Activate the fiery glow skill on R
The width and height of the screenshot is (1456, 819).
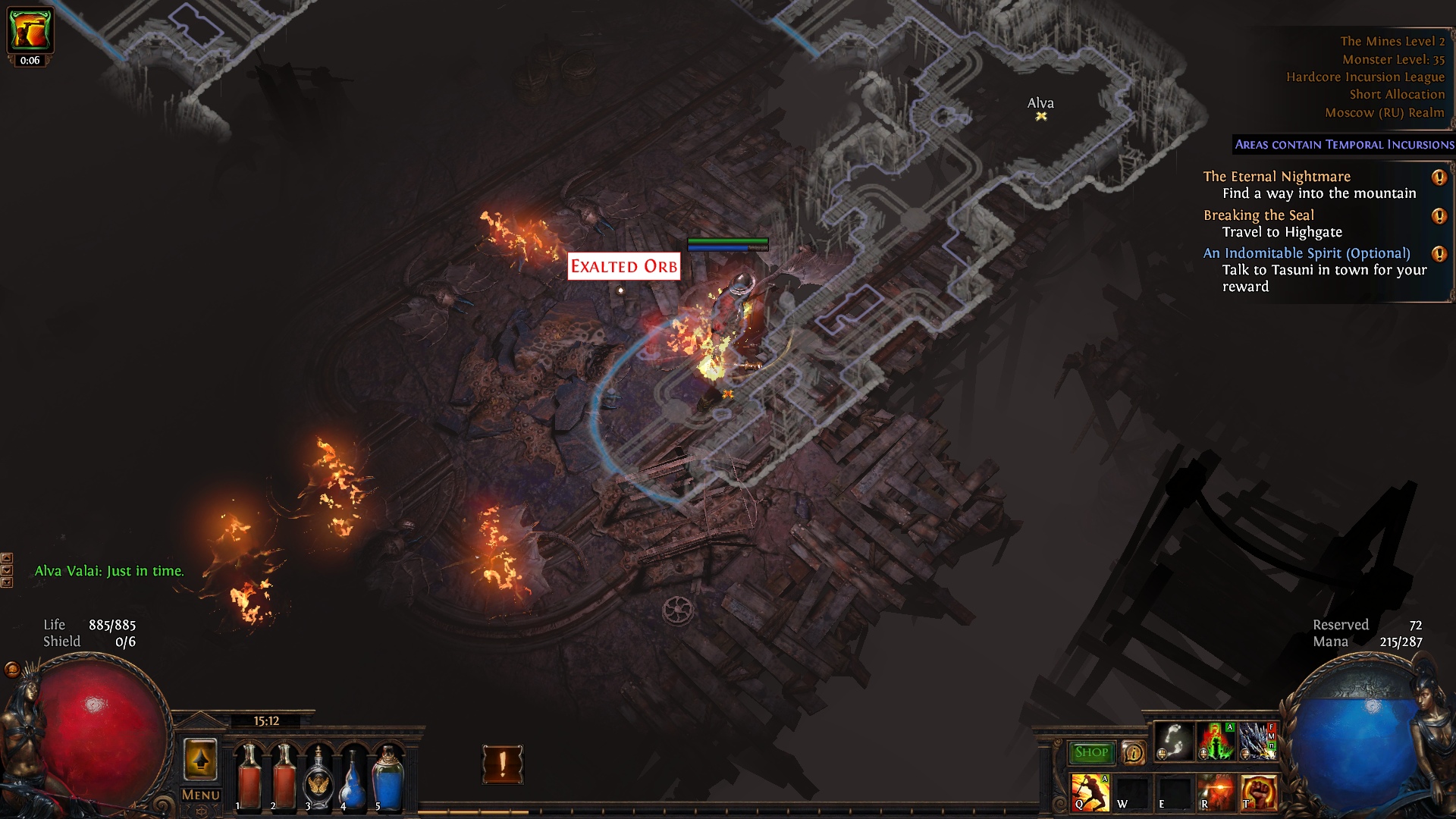click(x=1216, y=792)
